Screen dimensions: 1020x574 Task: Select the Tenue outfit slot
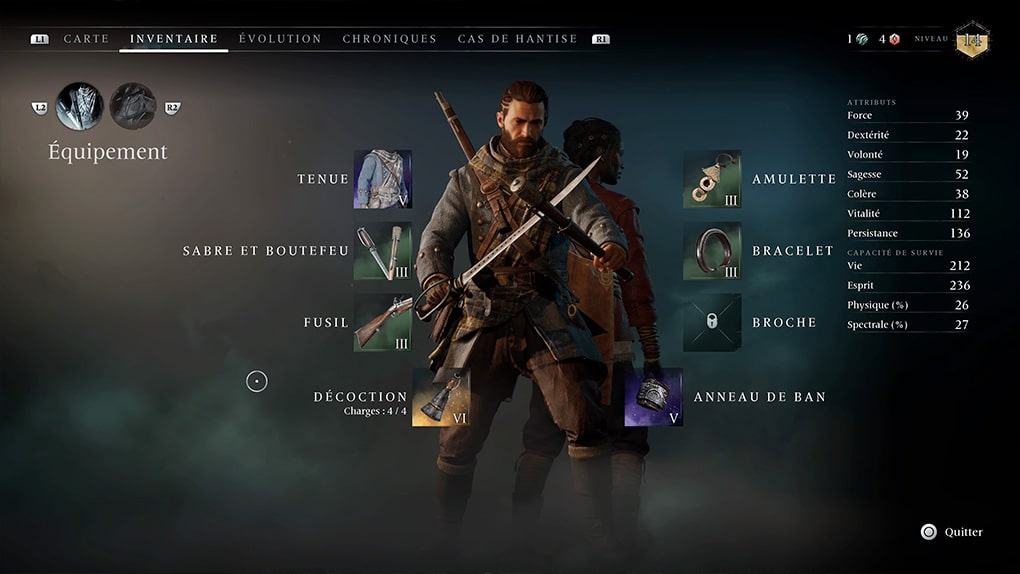(382, 179)
